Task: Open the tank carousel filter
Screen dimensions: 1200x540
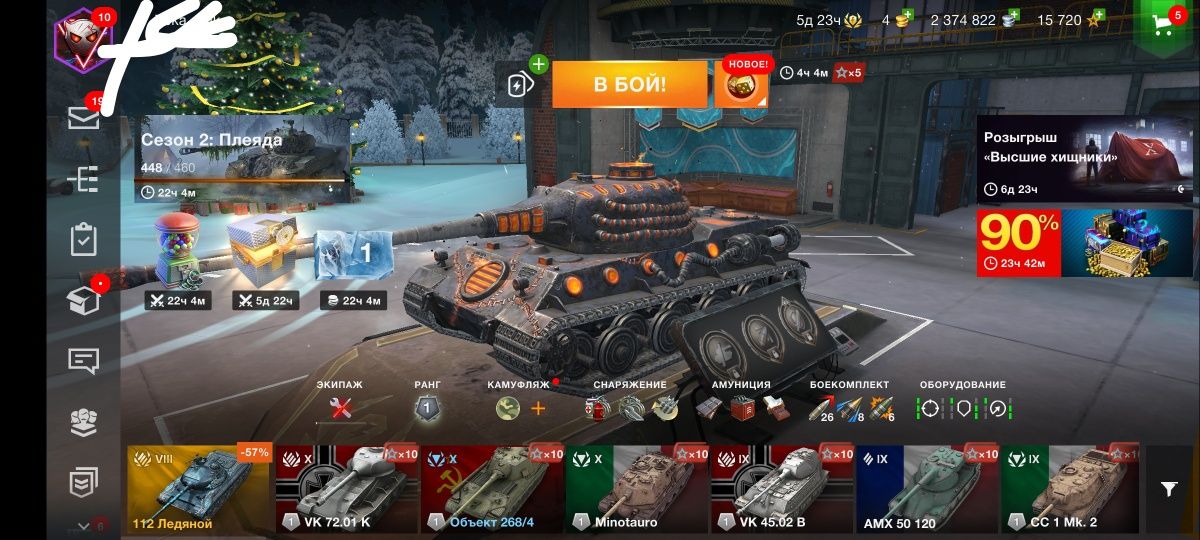Action: click(1169, 488)
